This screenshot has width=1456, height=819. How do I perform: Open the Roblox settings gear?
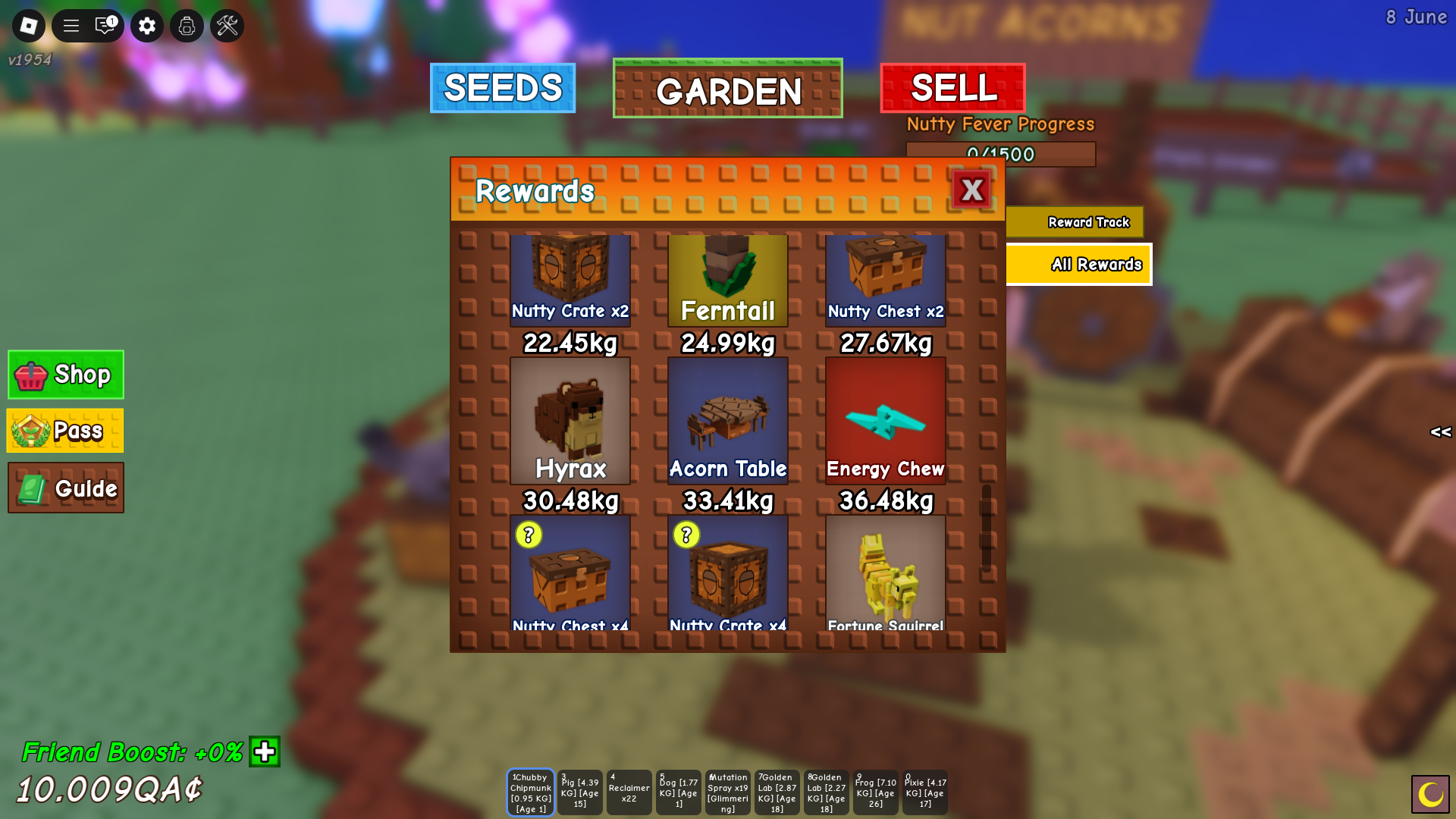pyautogui.click(x=147, y=26)
